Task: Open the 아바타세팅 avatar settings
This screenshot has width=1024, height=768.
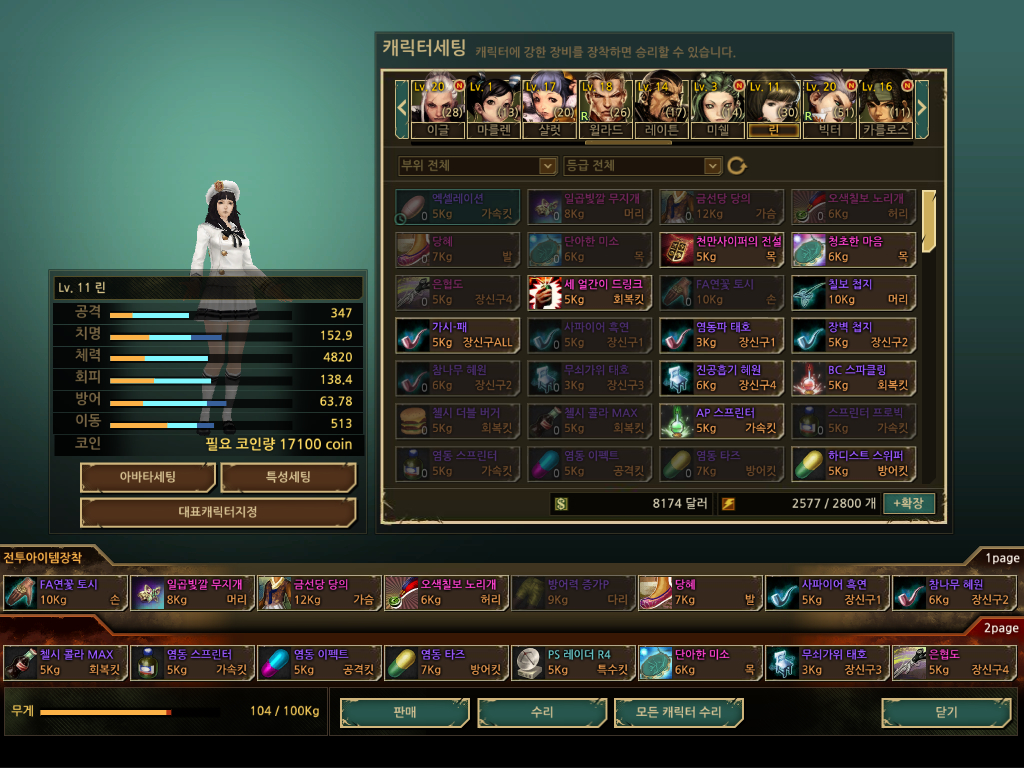Action: [x=147, y=477]
